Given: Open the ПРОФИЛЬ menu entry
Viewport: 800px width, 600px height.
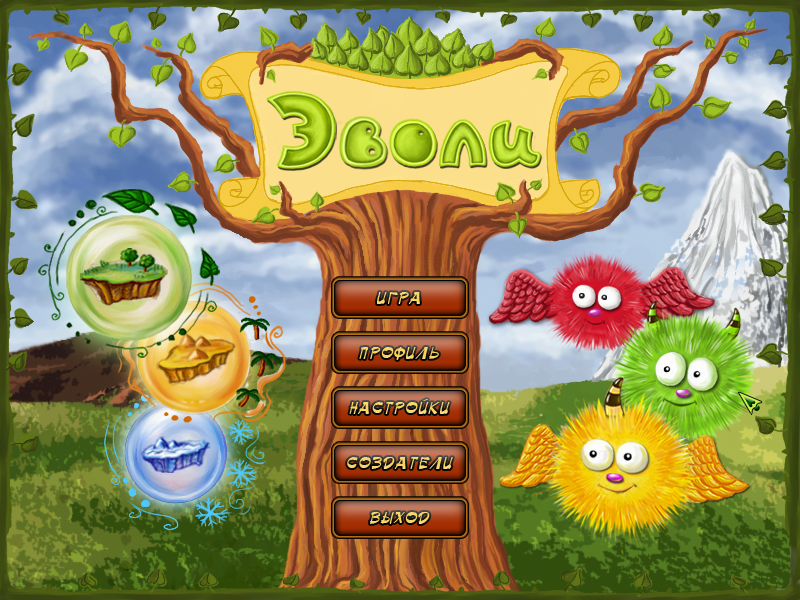Looking at the screenshot, I should click(399, 353).
